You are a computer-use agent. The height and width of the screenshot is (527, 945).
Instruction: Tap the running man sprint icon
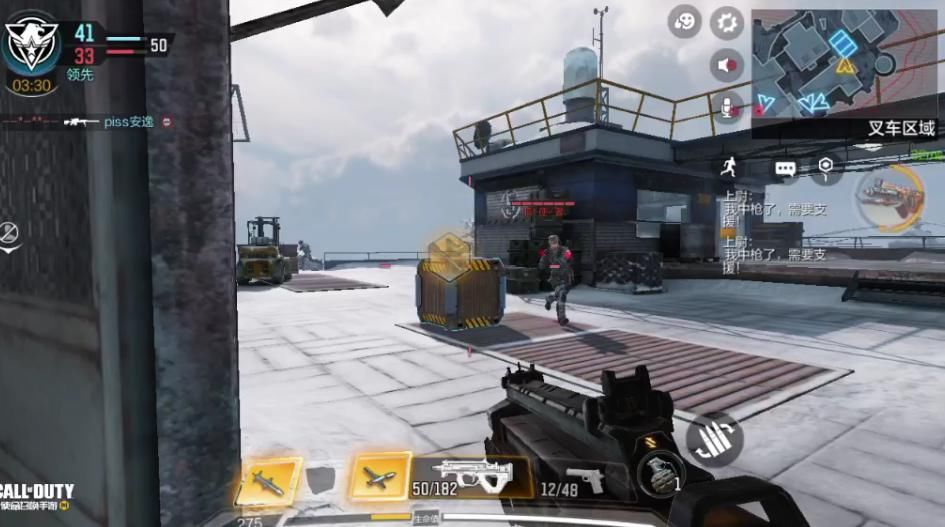[x=727, y=167]
